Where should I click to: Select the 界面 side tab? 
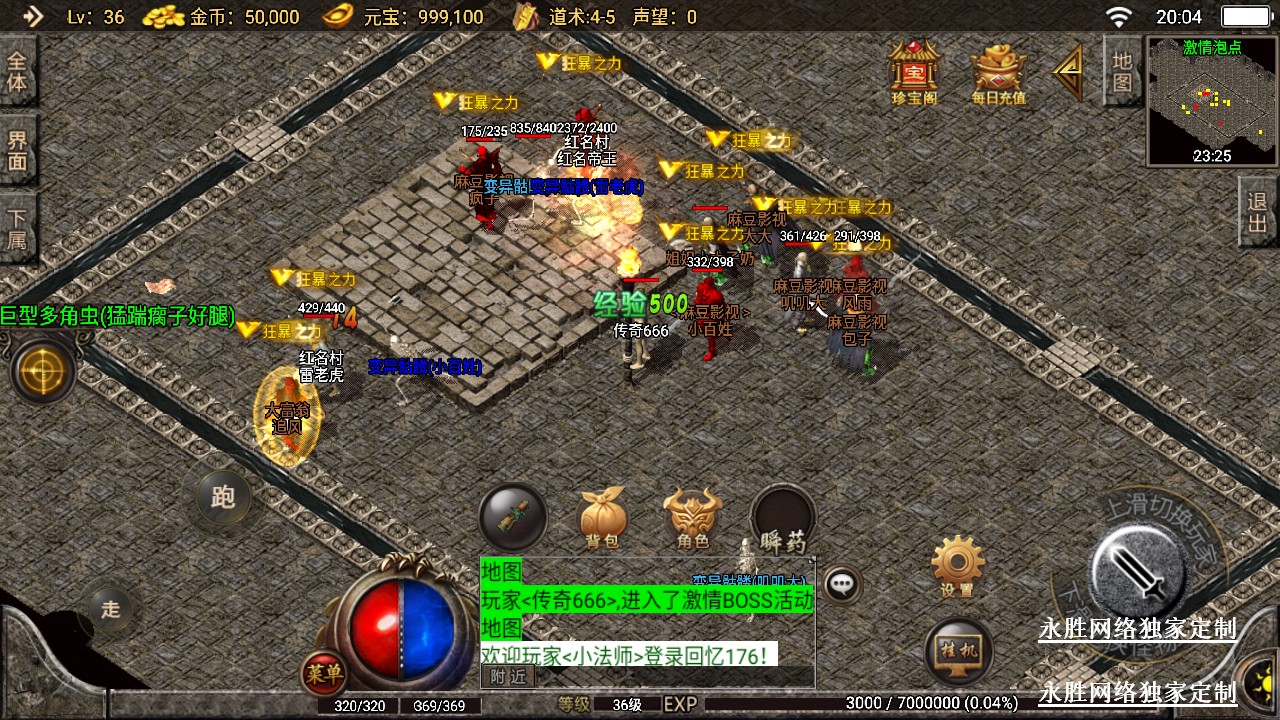click(17, 150)
